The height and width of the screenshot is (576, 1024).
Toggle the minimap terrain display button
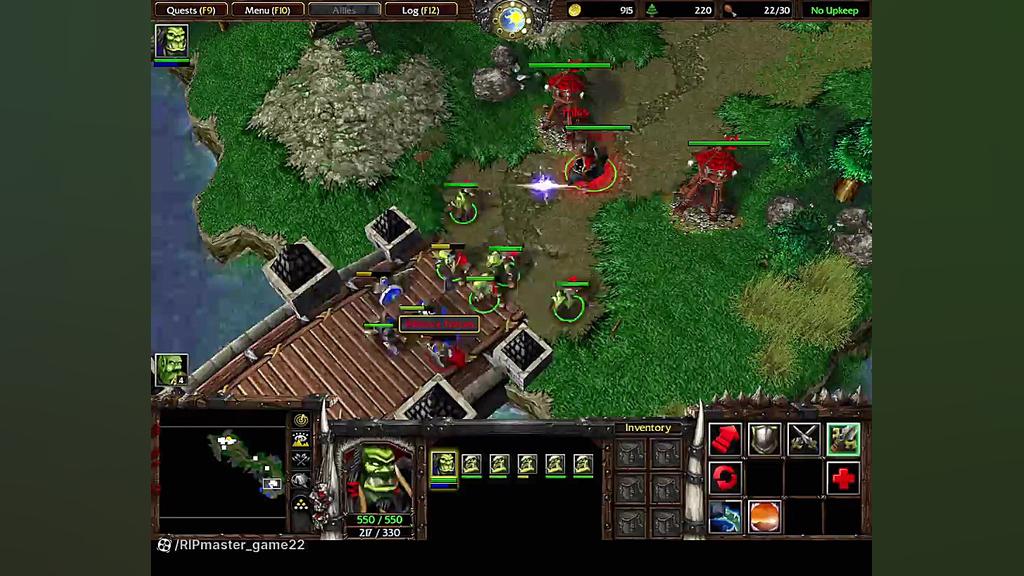[301, 440]
